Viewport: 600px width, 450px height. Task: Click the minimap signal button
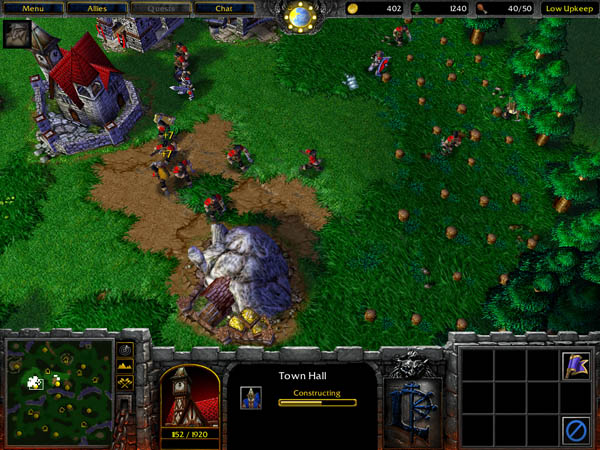click(125, 350)
